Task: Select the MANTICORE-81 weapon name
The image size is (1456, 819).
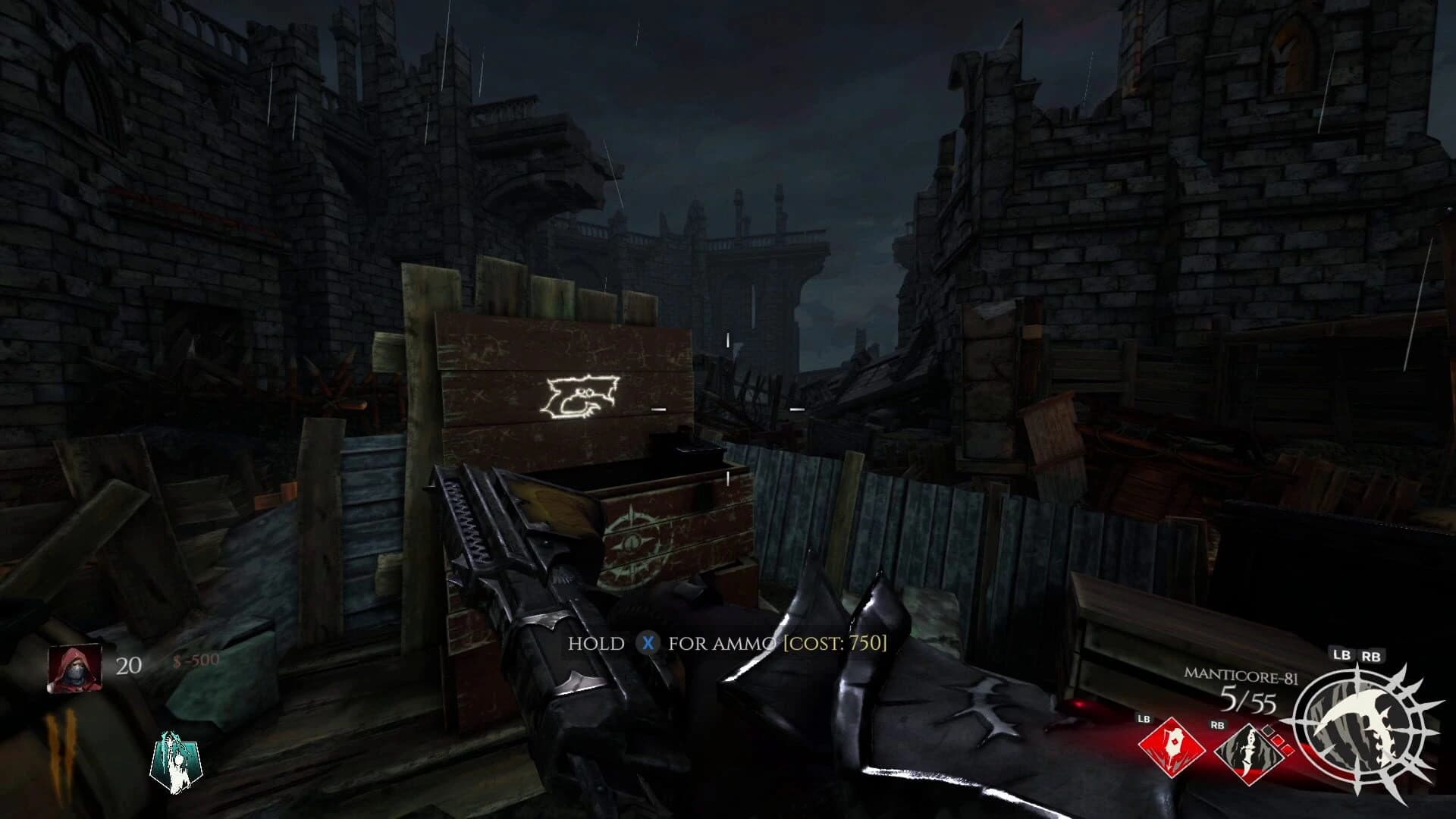Action: 1242,676
